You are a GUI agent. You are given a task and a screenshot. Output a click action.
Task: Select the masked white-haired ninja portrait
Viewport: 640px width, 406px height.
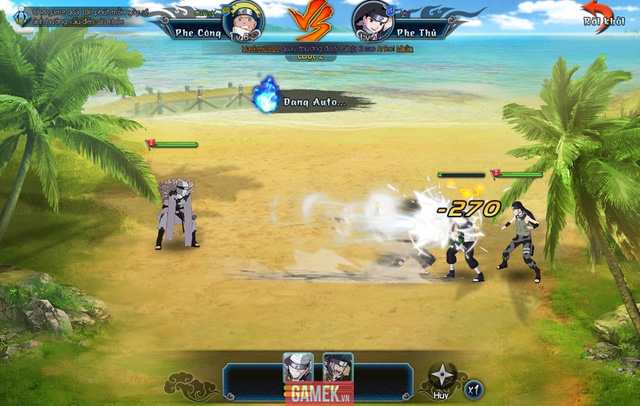(x=299, y=367)
